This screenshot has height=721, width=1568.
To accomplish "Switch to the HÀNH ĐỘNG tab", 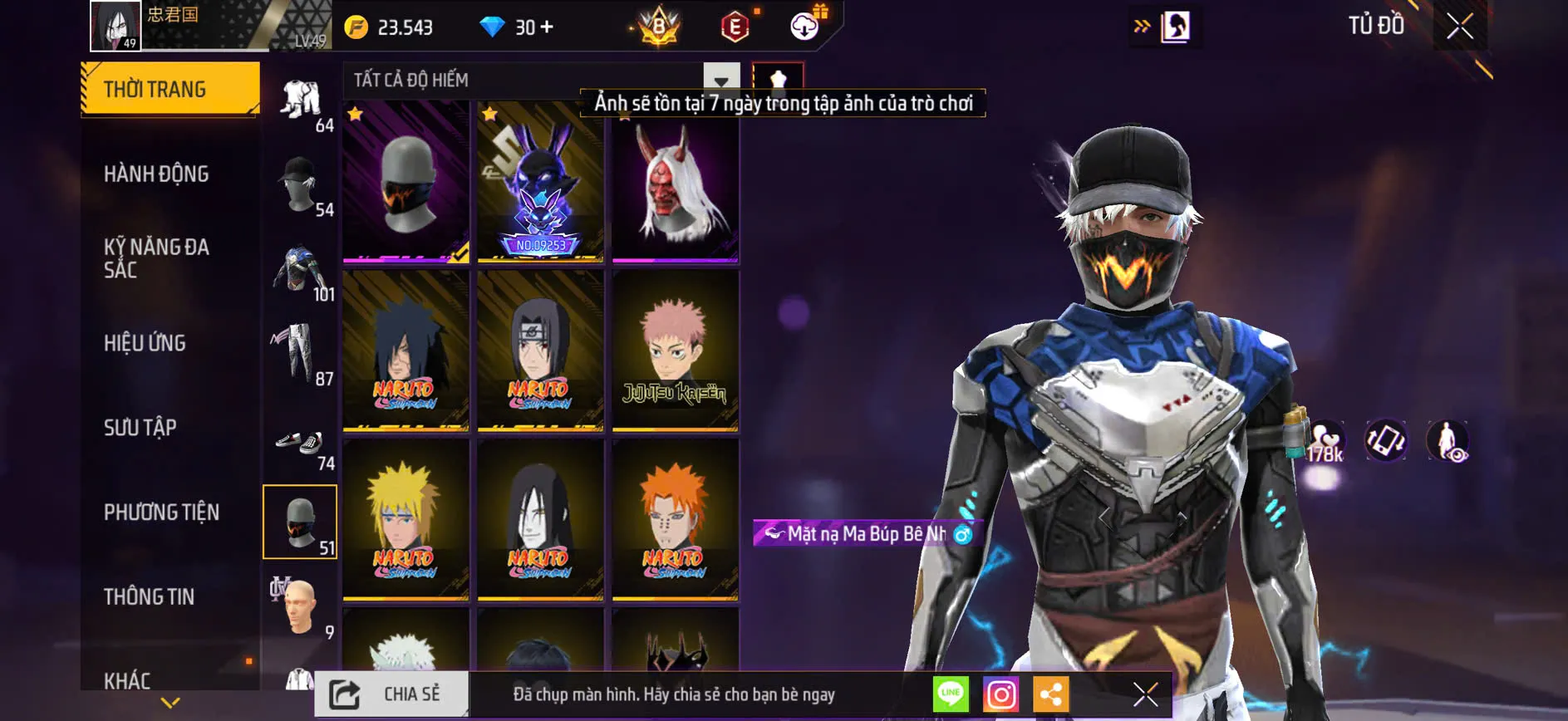I will (x=156, y=174).
